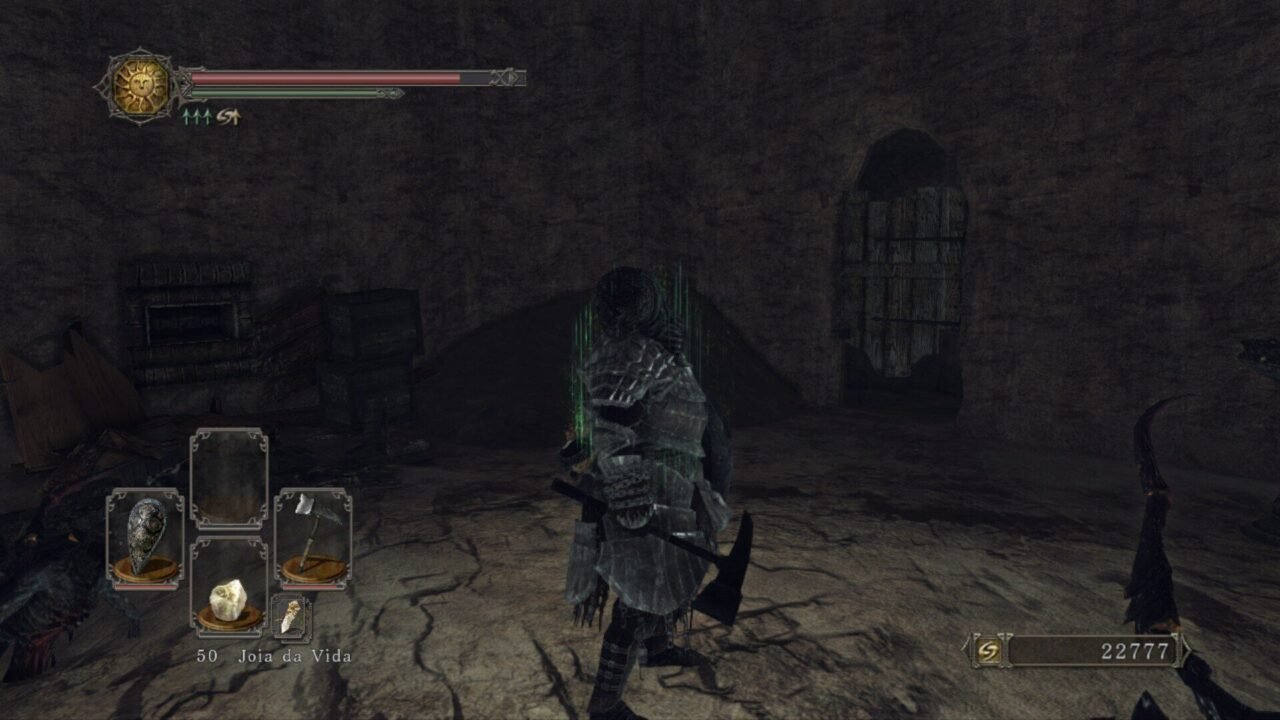
Task: Use the Joia da Vida item slot
Action: click(x=229, y=587)
